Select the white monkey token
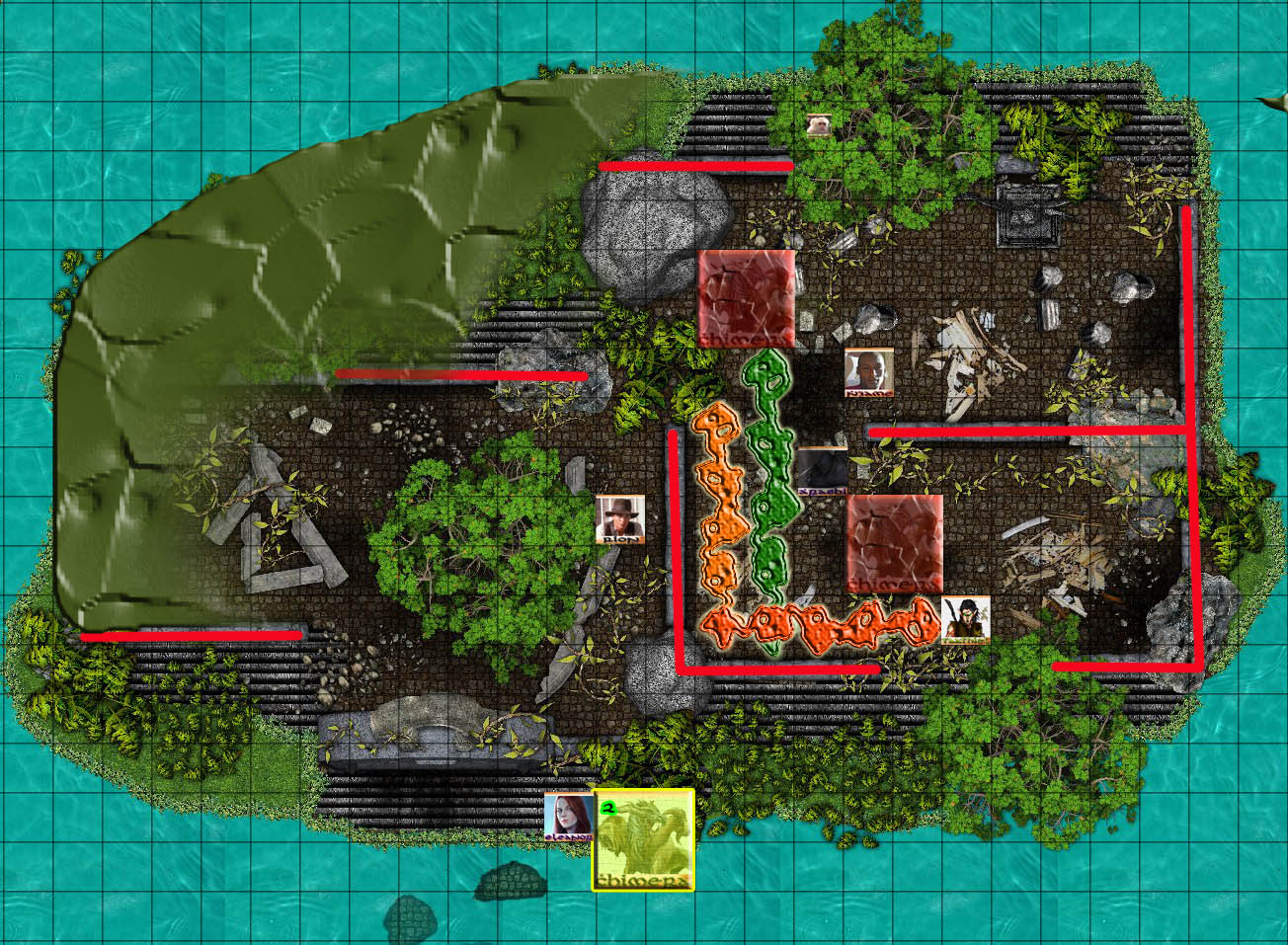Image resolution: width=1288 pixels, height=945 pixels. (x=818, y=125)
